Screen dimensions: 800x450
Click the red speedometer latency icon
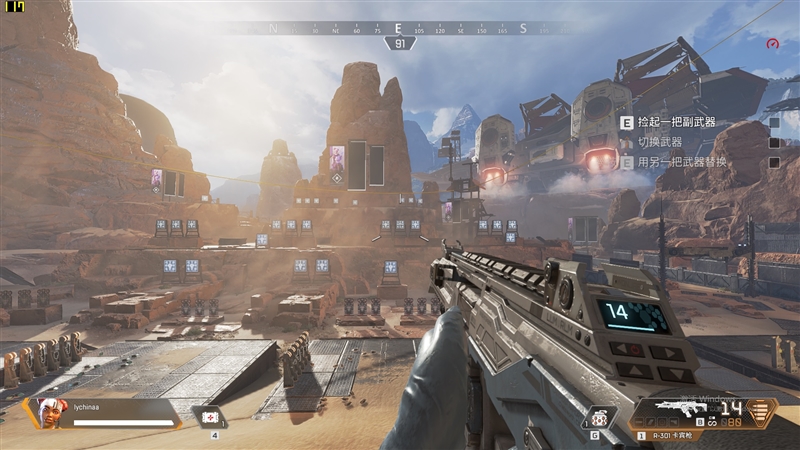tap(772, 44)
